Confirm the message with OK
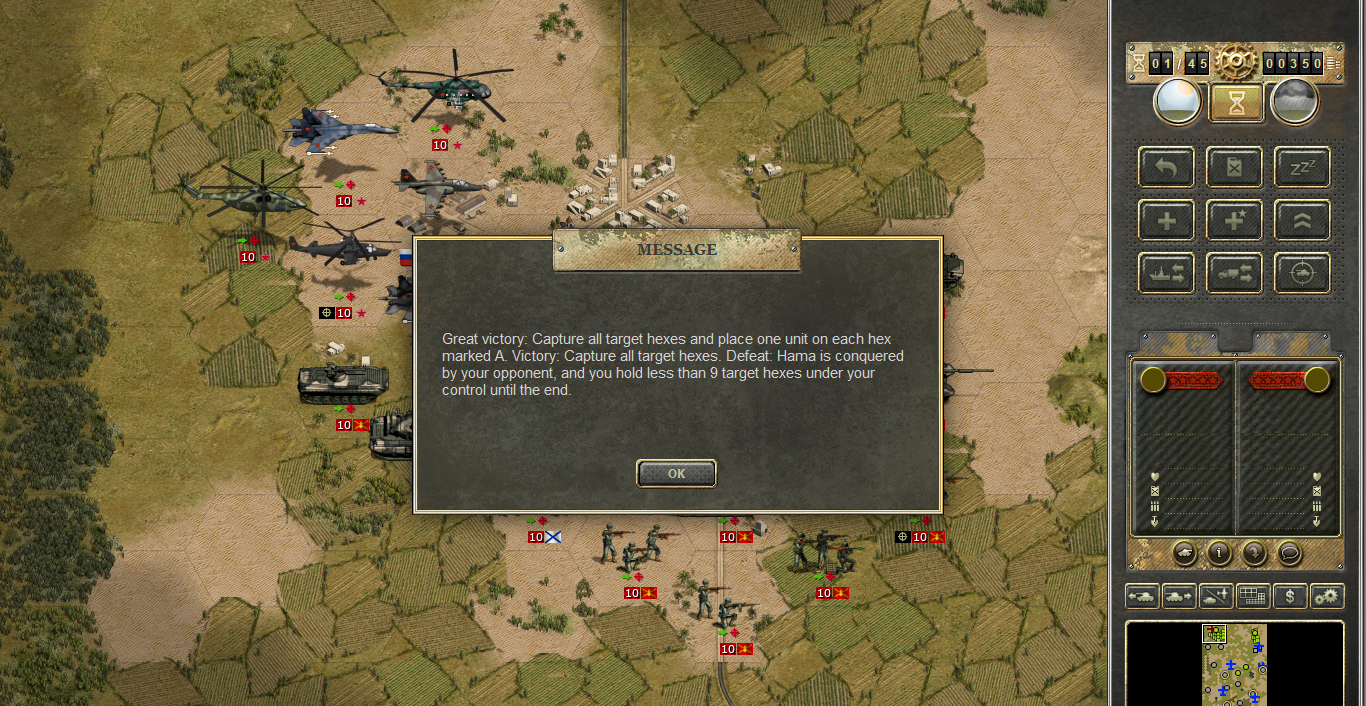The height and width of the screenshot is (706, 1366). (x=676, y=473)
